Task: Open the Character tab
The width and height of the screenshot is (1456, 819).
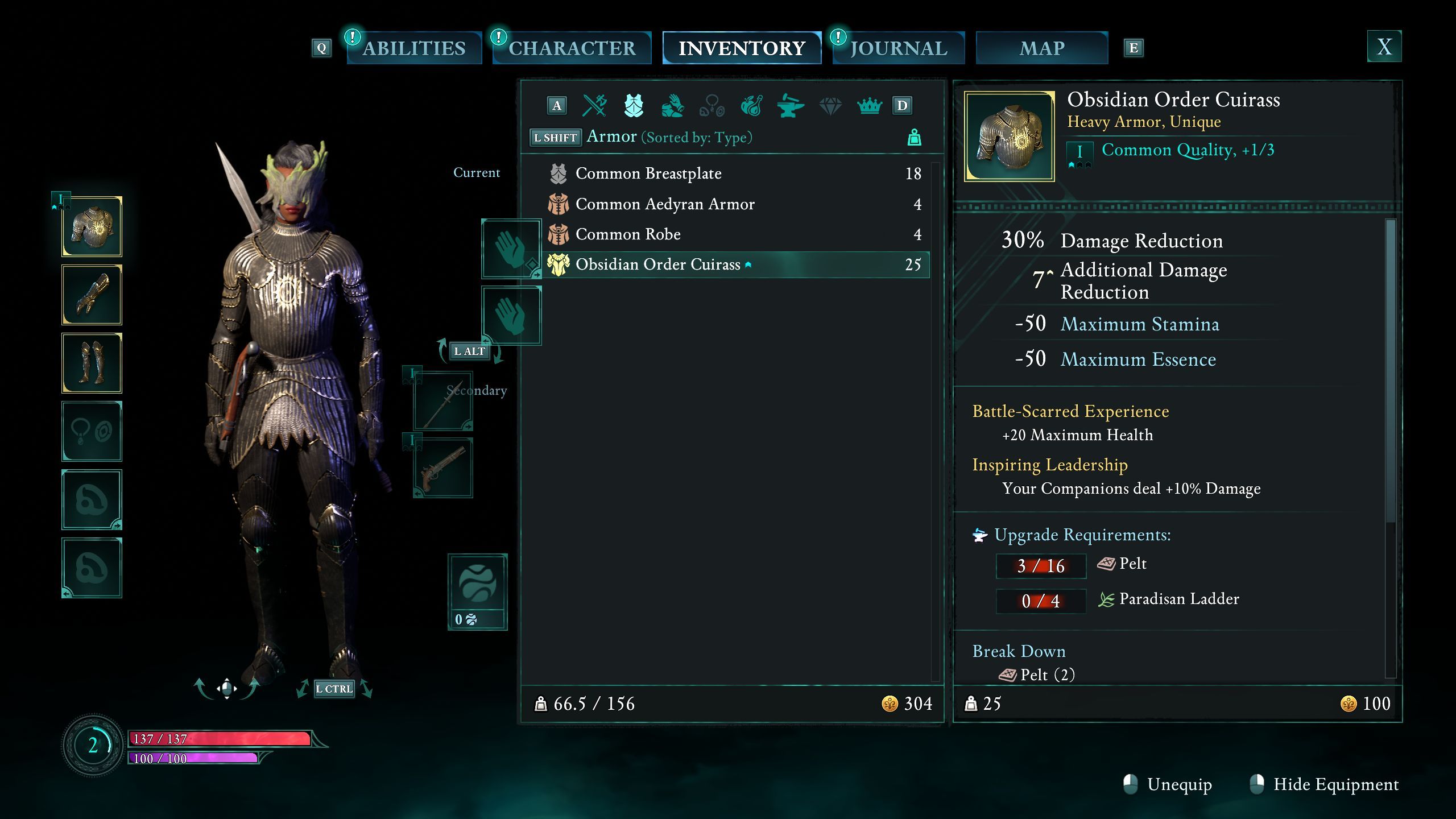Action: [x=572, y=48]
